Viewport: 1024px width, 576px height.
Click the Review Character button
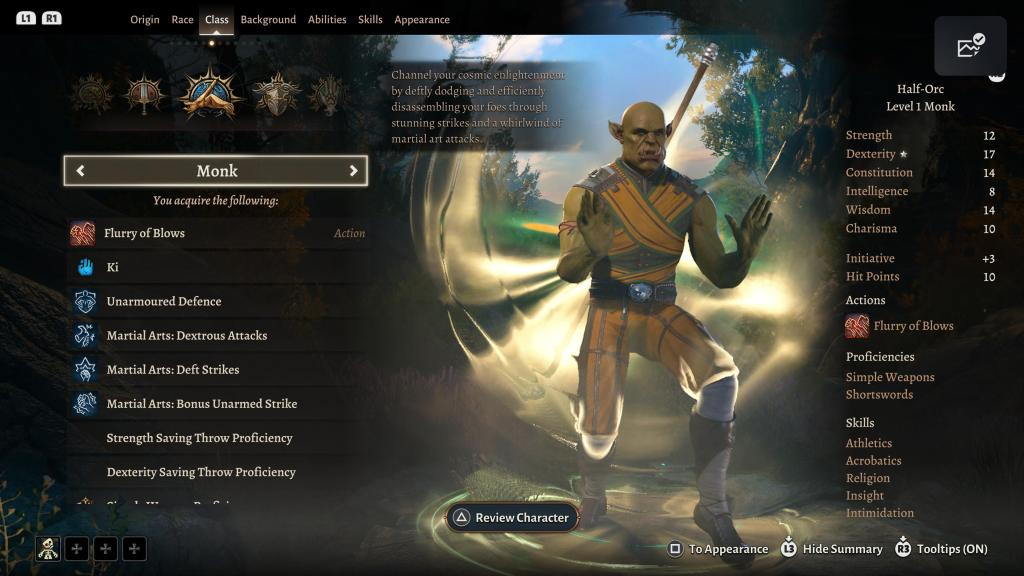(x=512, y=518)
